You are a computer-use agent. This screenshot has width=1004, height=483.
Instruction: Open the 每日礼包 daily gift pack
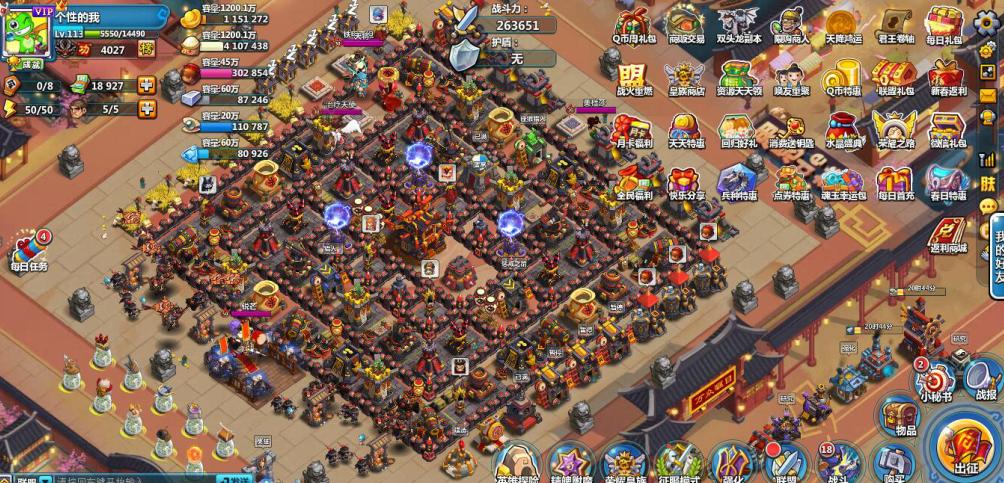click(x=943, y=25)
